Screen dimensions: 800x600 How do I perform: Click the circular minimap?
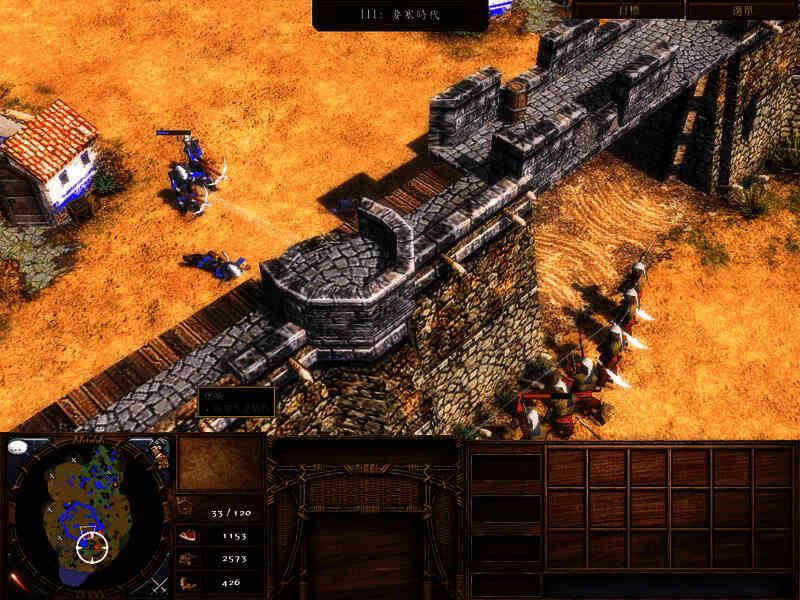(88, 514)
